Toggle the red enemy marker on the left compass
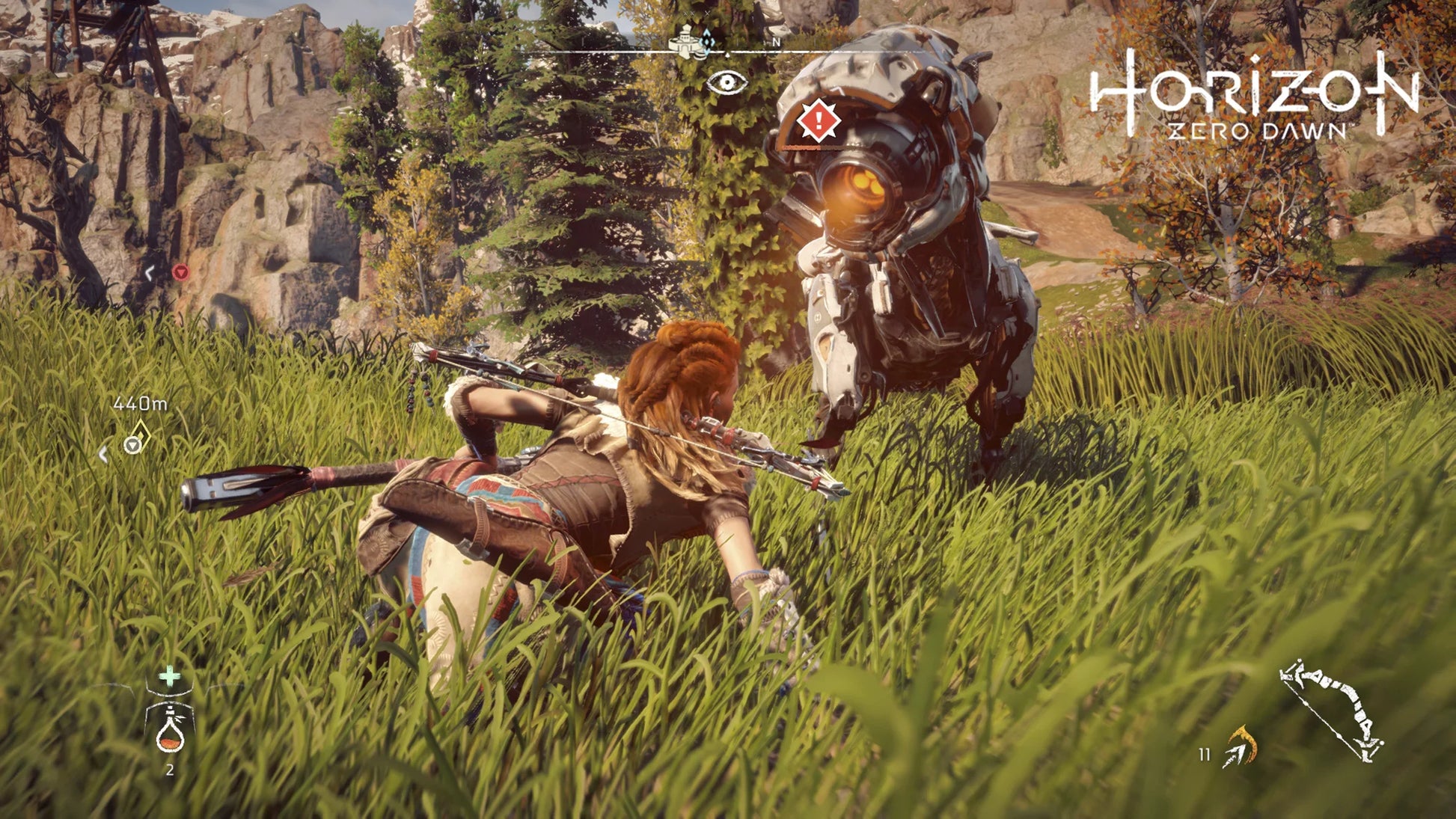Viewport: 1456px width, 819px height. pyautogui.click(x=181, y=274)
